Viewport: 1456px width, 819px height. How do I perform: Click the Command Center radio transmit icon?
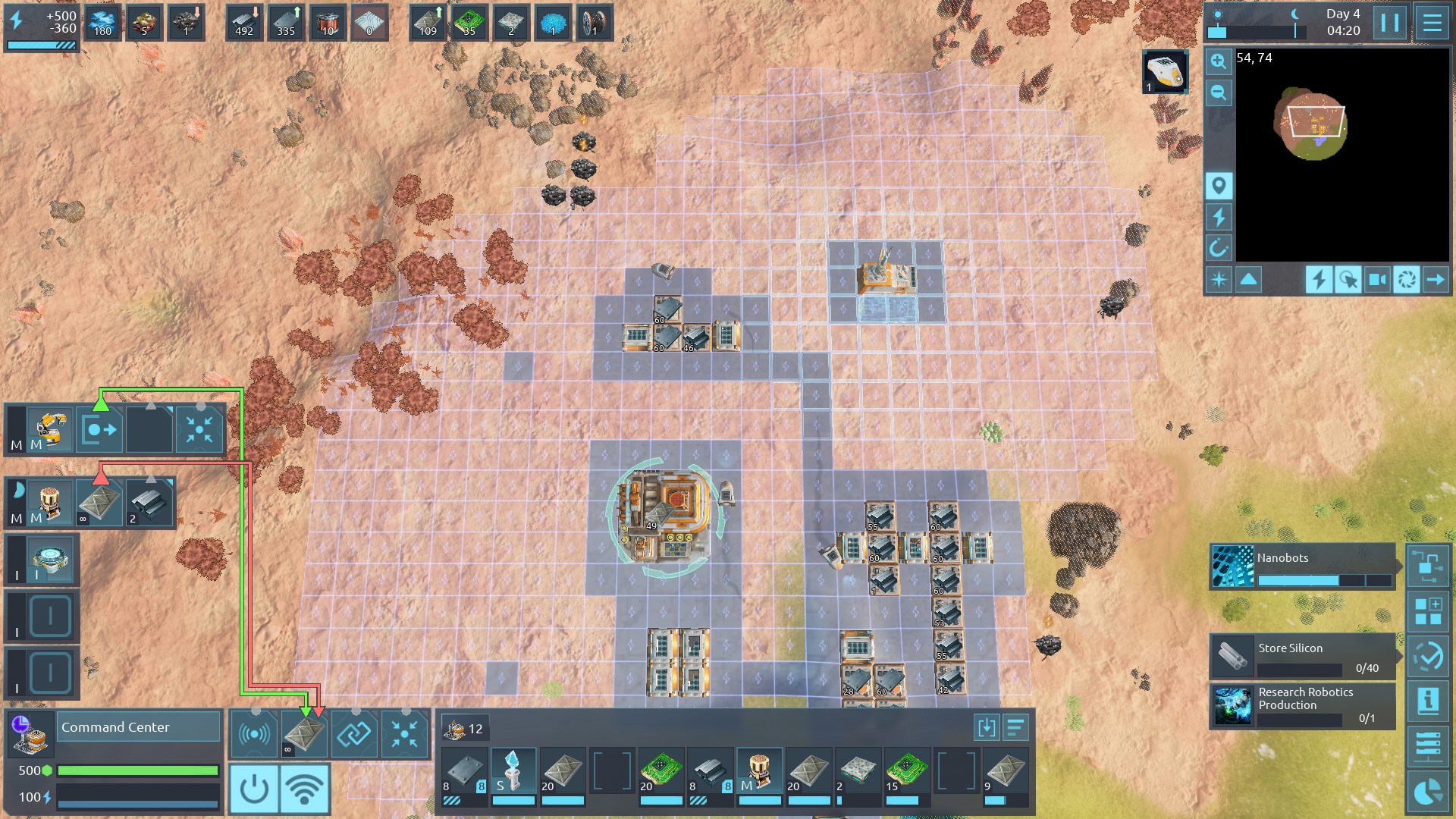coord(254,734)
